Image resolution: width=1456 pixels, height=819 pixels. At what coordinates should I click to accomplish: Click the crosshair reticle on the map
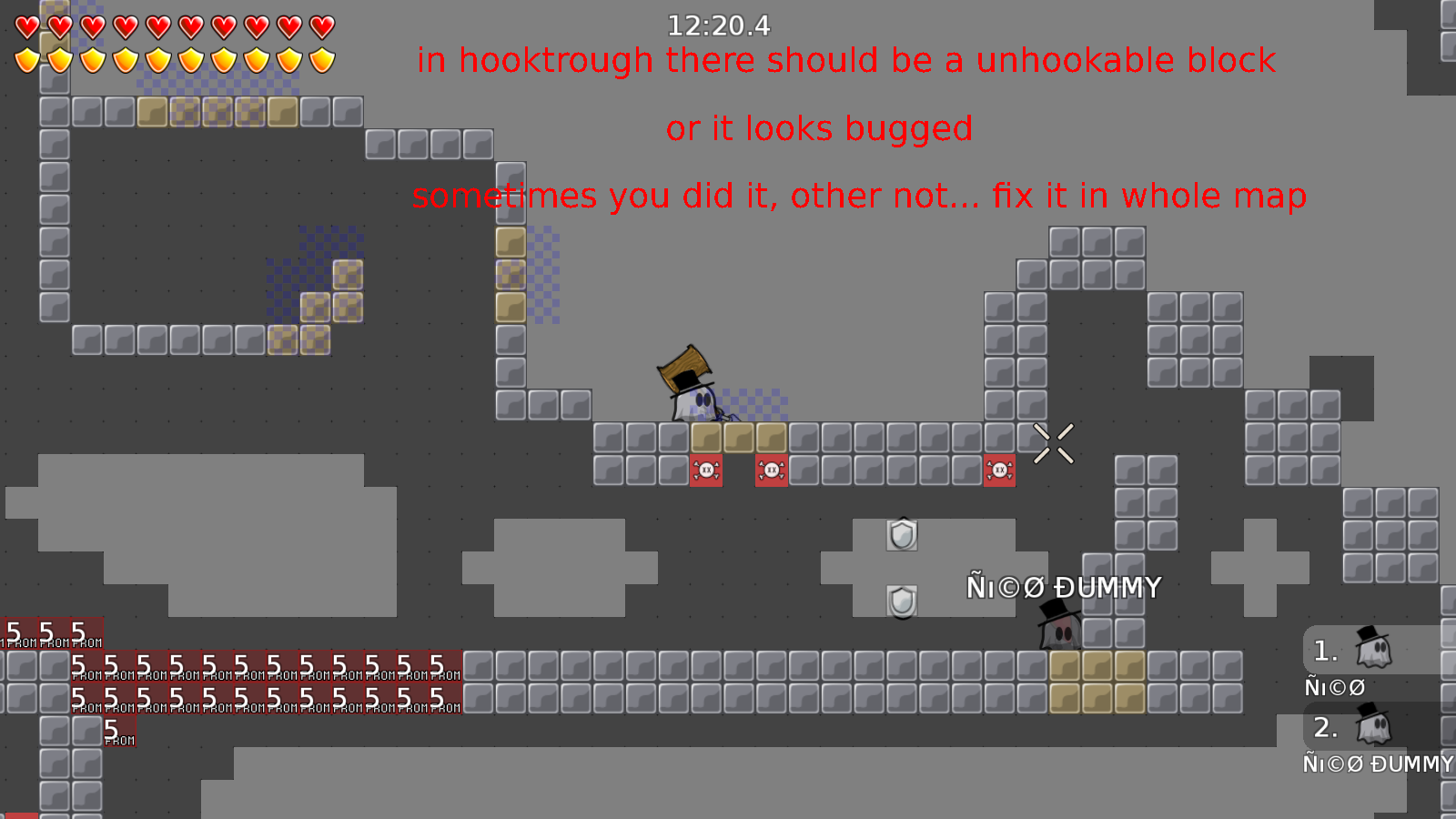1055,443
